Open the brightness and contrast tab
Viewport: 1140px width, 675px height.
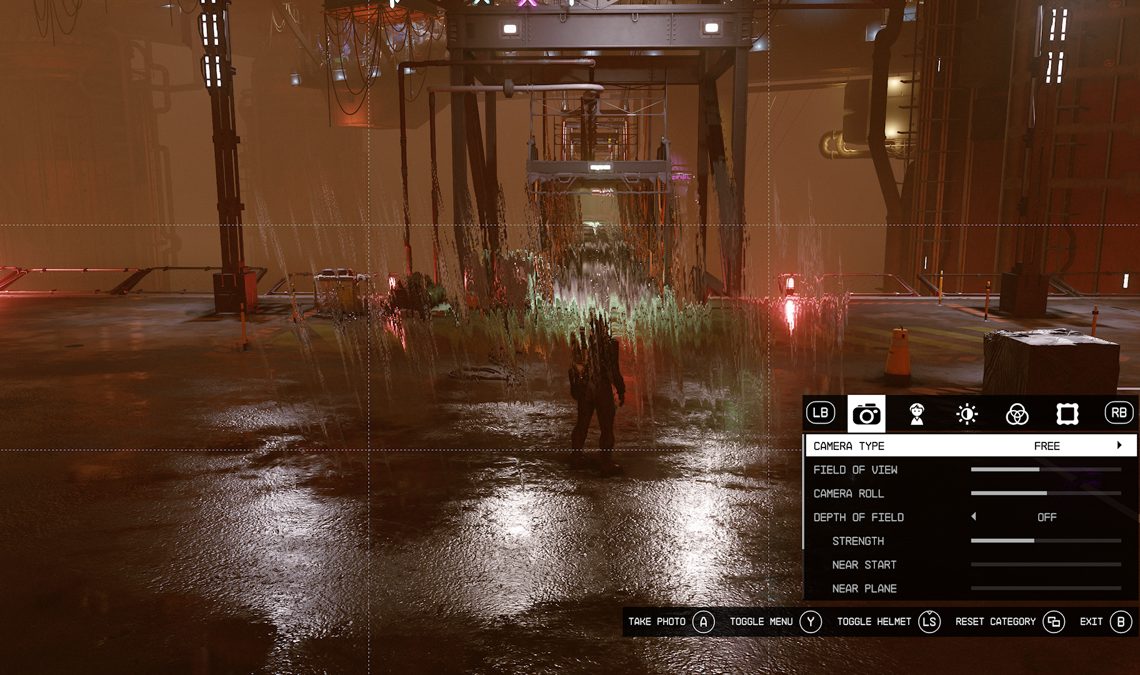(x=966, y=414)
